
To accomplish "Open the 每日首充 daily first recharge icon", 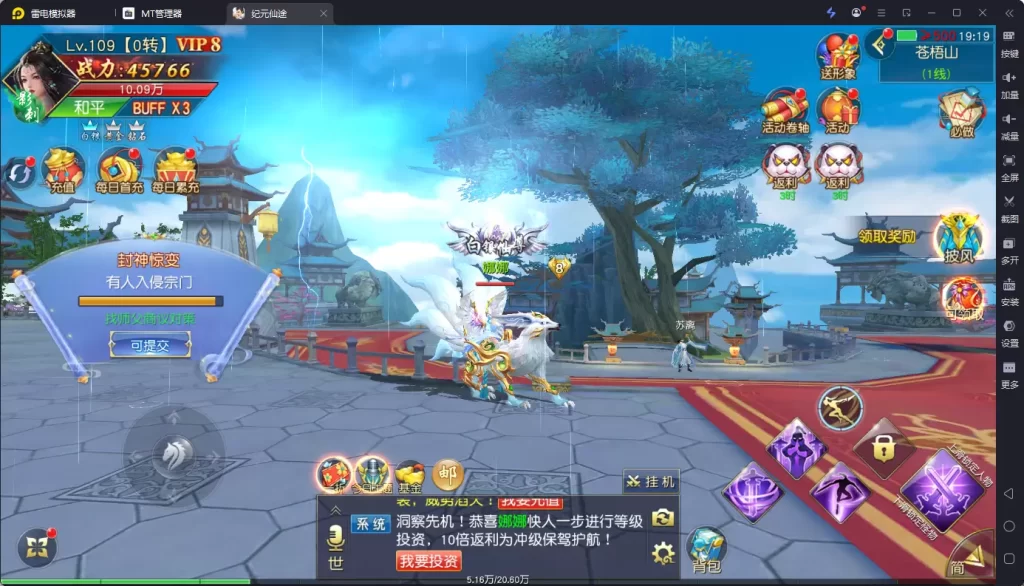I will pos(119,169).
